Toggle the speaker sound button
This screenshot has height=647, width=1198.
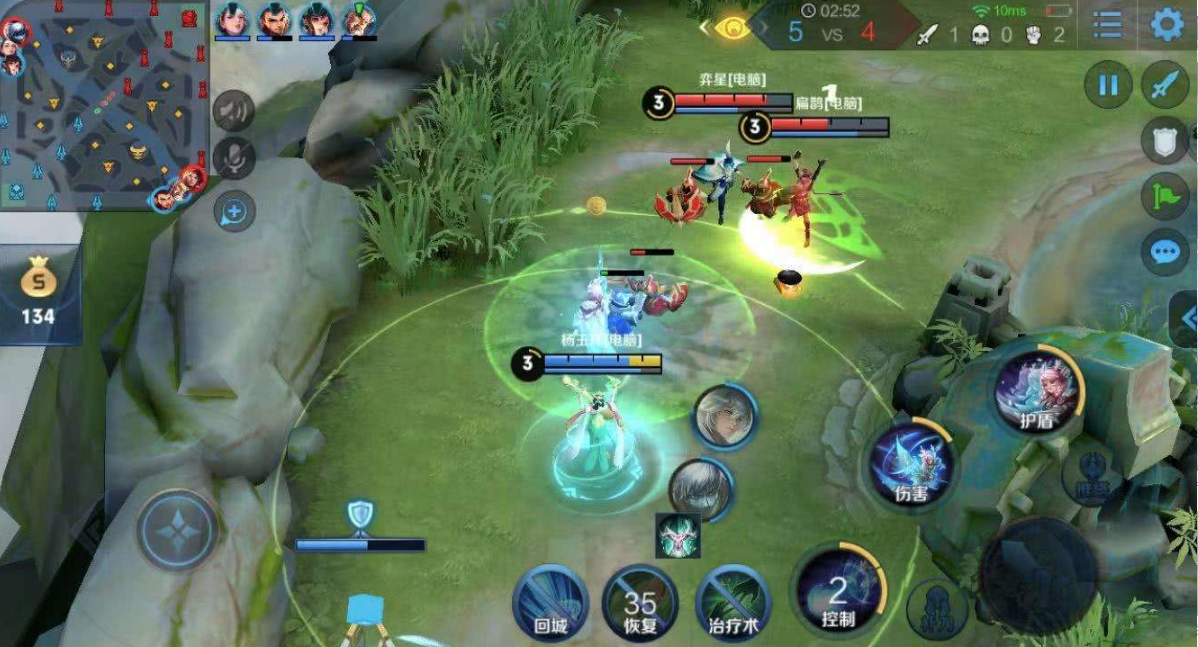pos(233,110)
